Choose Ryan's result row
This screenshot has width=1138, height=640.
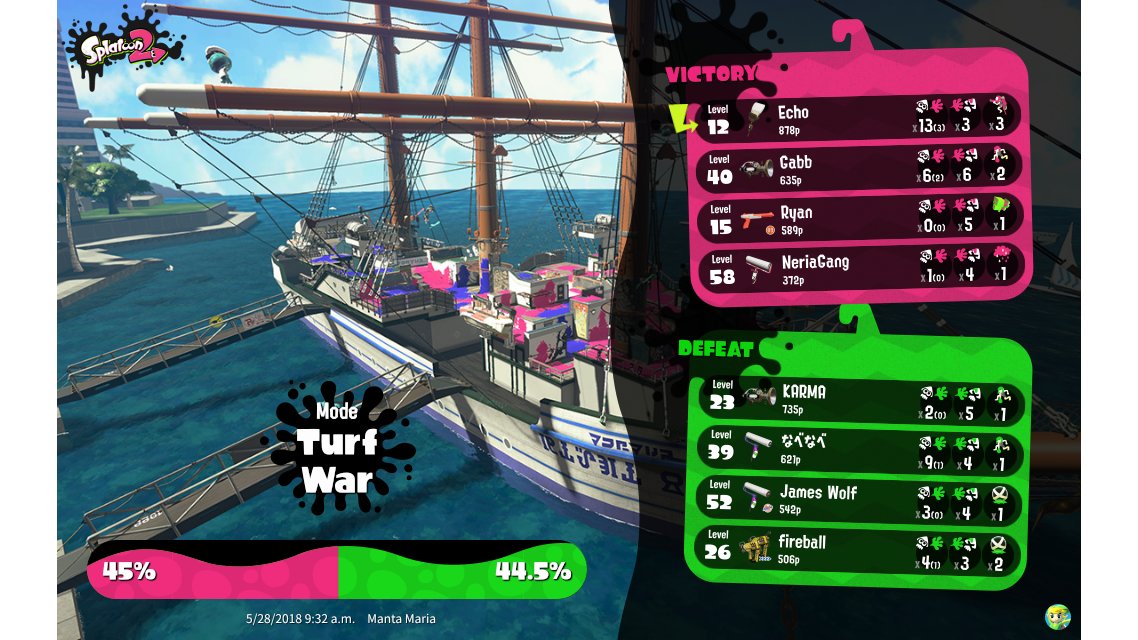(860, 217)
